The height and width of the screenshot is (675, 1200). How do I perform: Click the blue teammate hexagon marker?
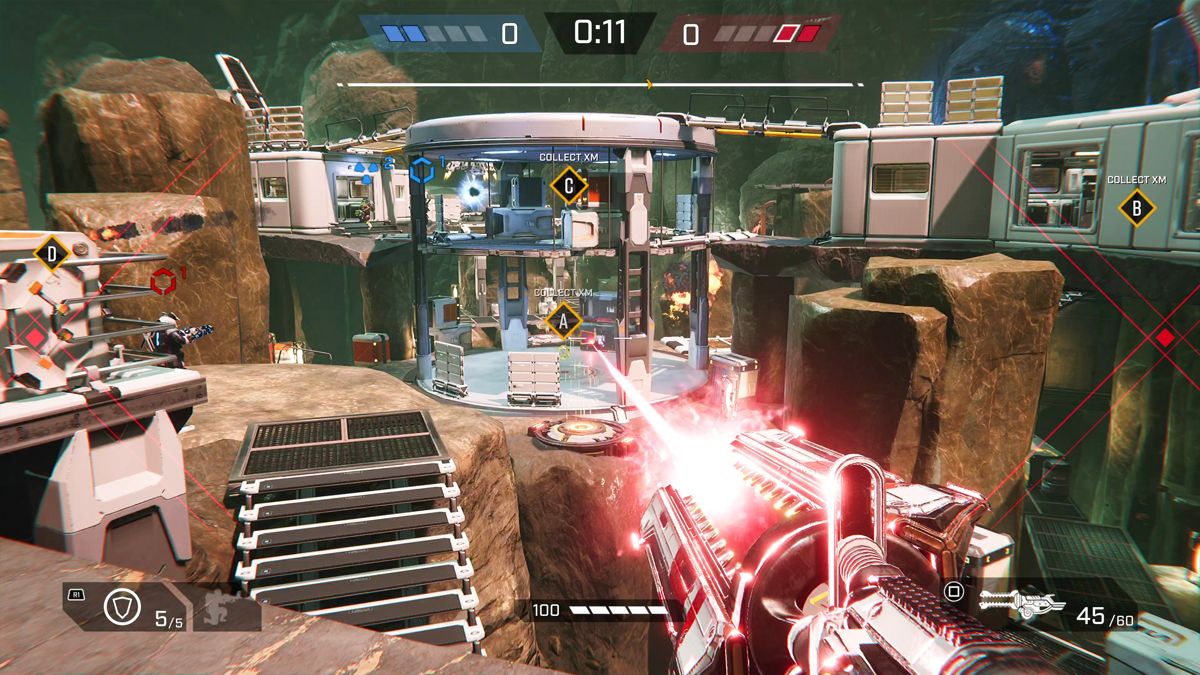[423, 170]
